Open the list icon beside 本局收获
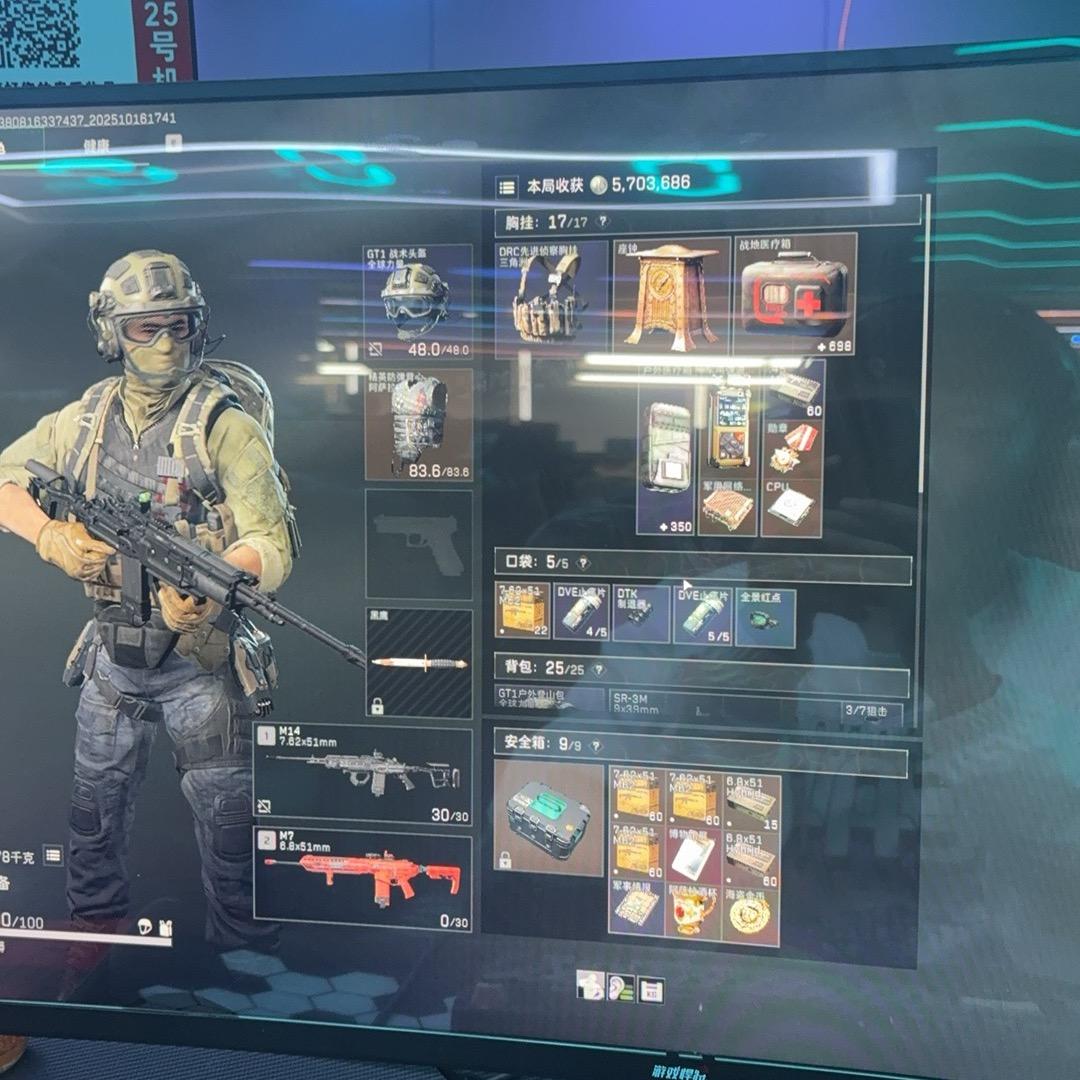The width and height of the screenshot is (1080, 1080). coord(507,187)
